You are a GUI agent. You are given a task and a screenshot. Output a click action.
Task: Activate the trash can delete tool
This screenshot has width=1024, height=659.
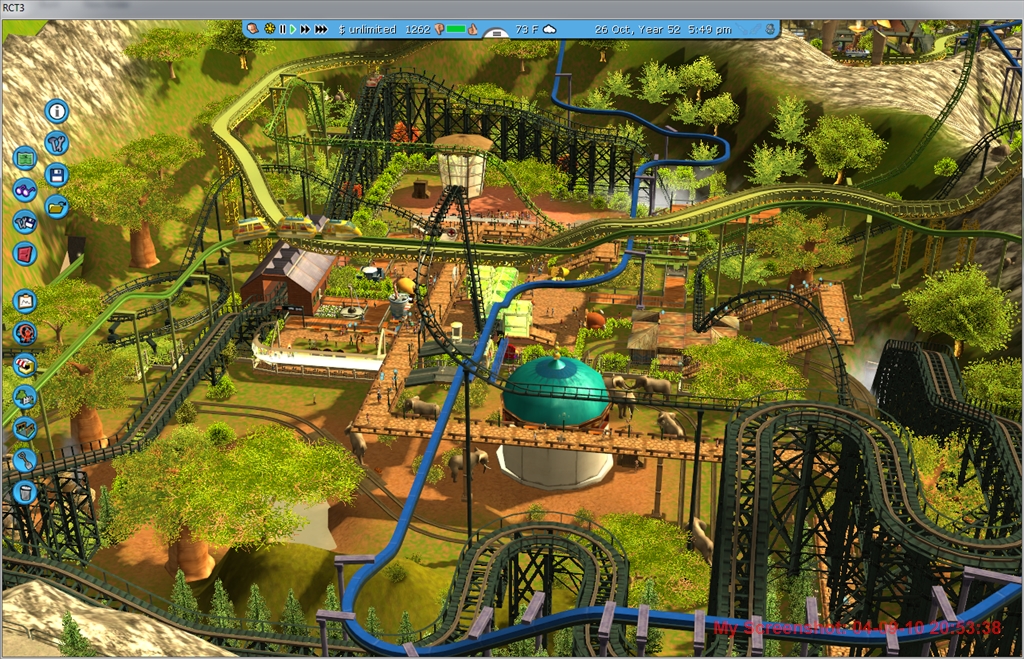25,492
